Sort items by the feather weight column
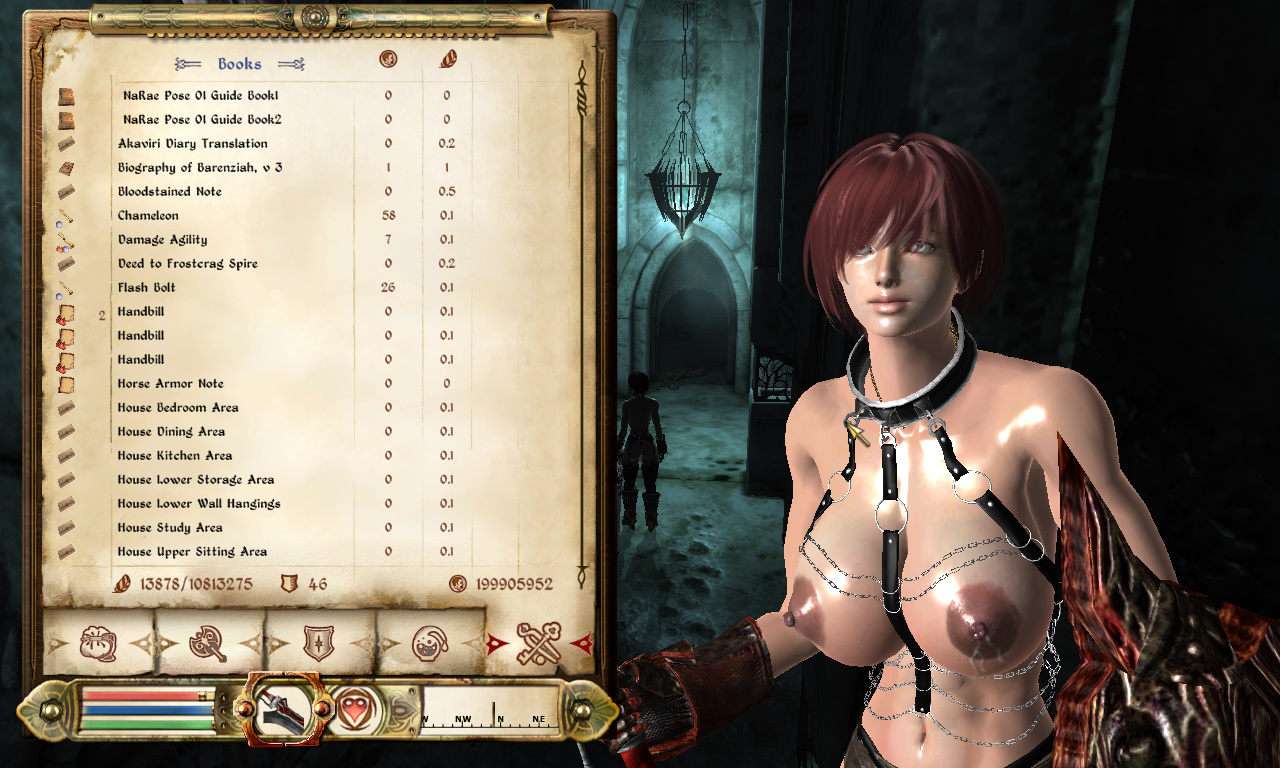 pos(447,60)
